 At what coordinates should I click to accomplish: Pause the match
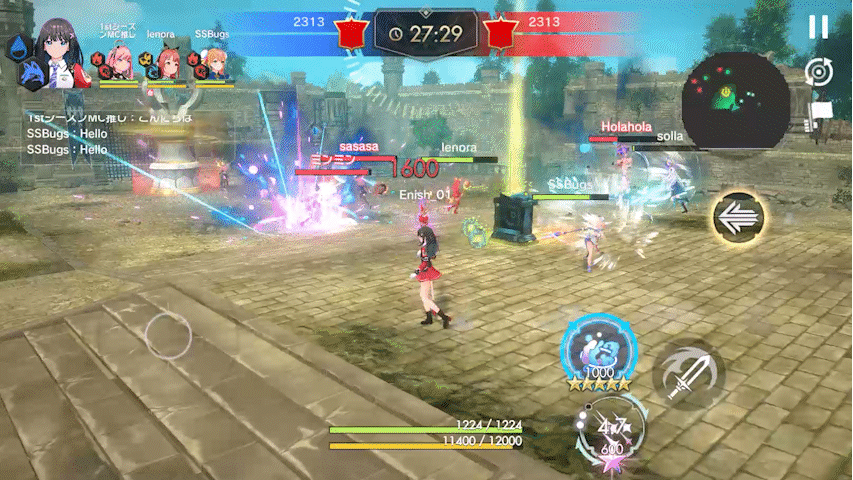click(x=818, y=28)
